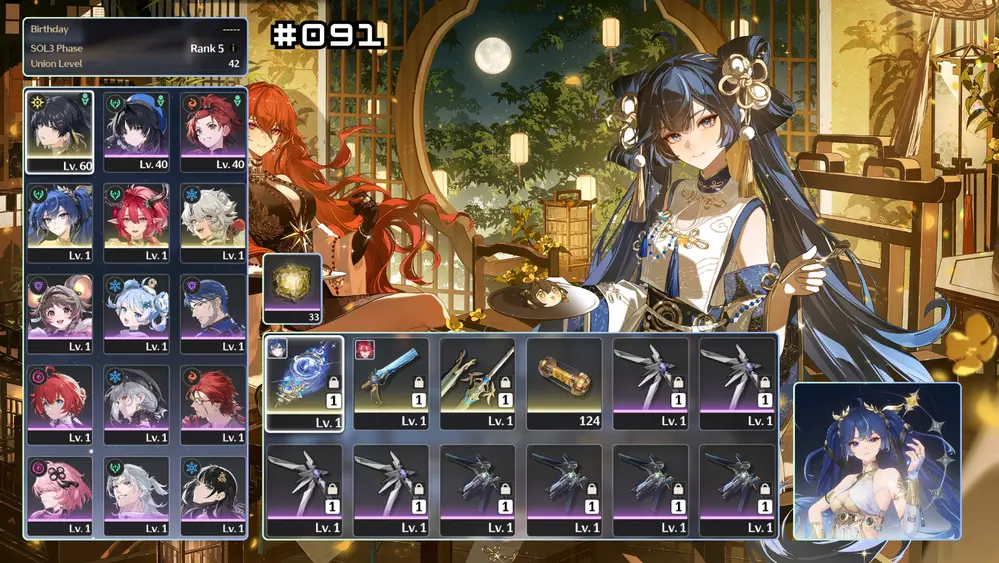Choose the twin swords weapon slot

coord(478,382)
